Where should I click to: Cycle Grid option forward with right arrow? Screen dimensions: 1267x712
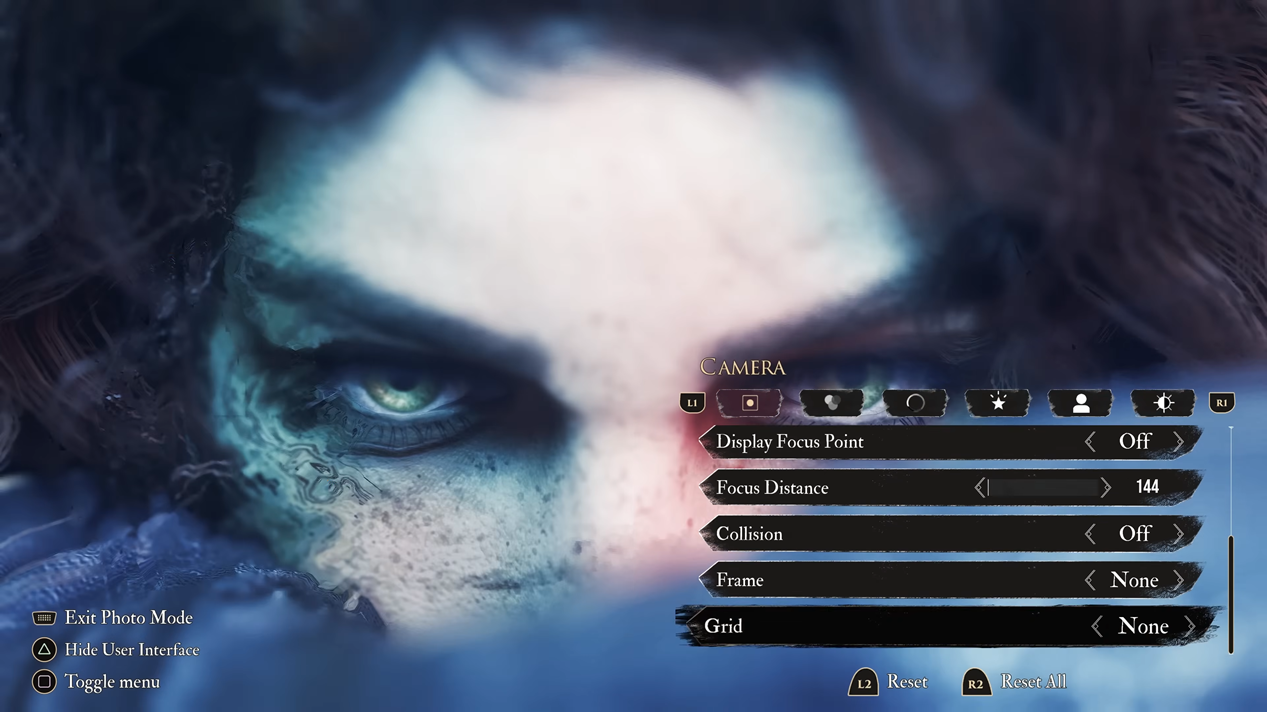(x=1190, y=627)
